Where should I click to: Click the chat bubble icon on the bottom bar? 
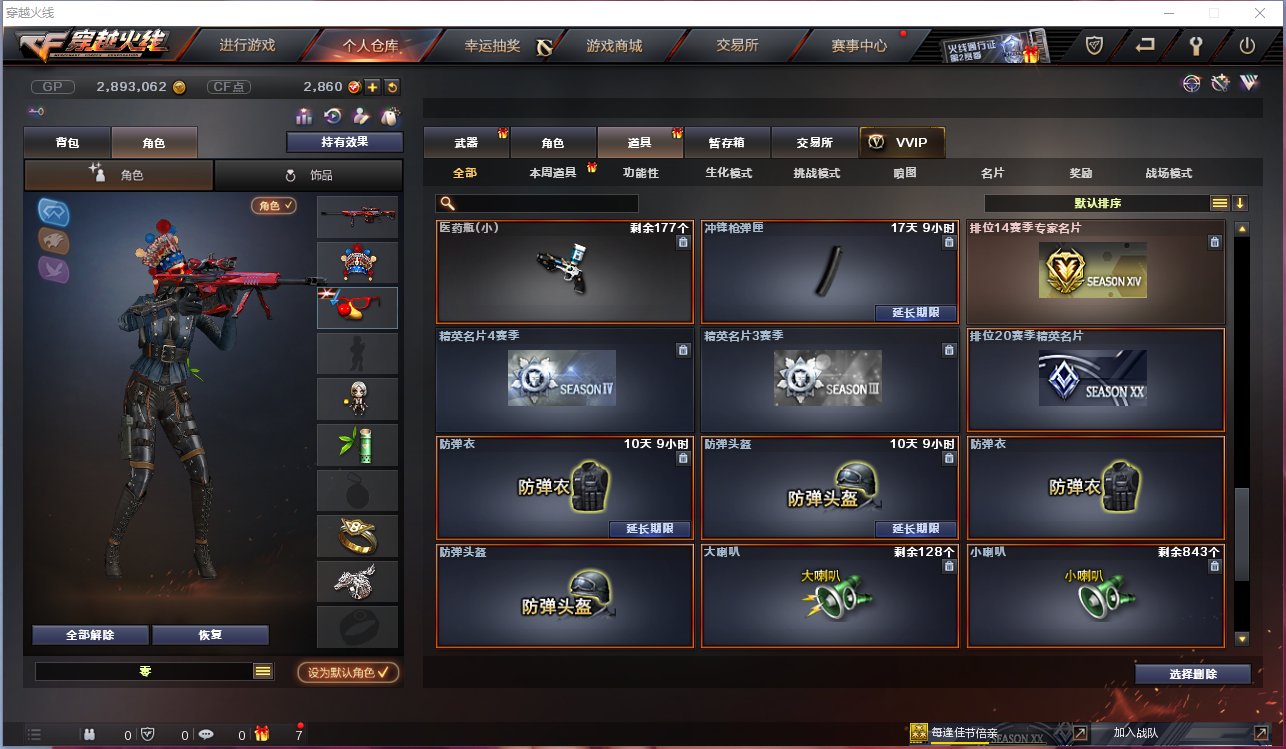point(206,734)
